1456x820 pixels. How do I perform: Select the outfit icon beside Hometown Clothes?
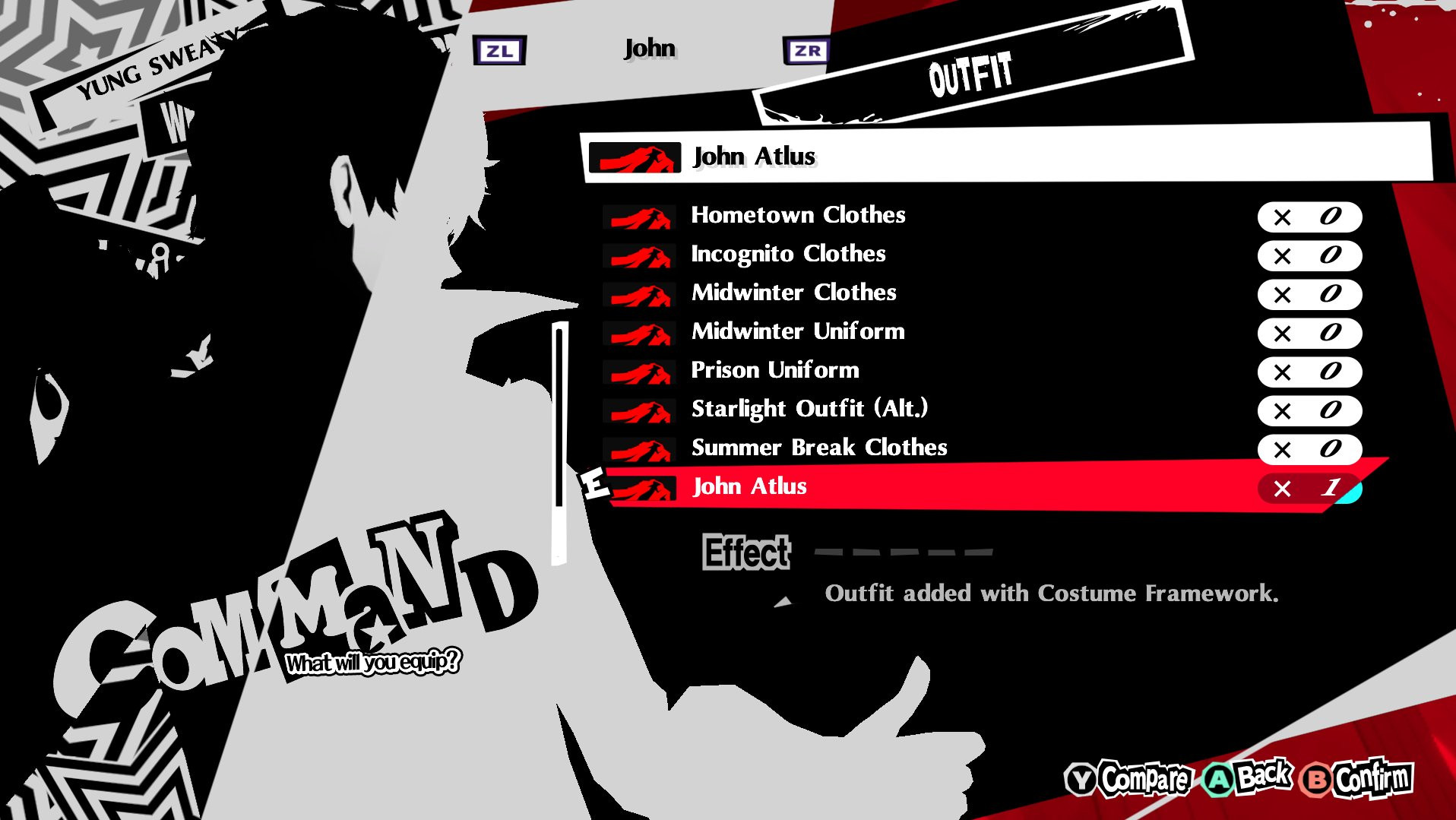639,217
